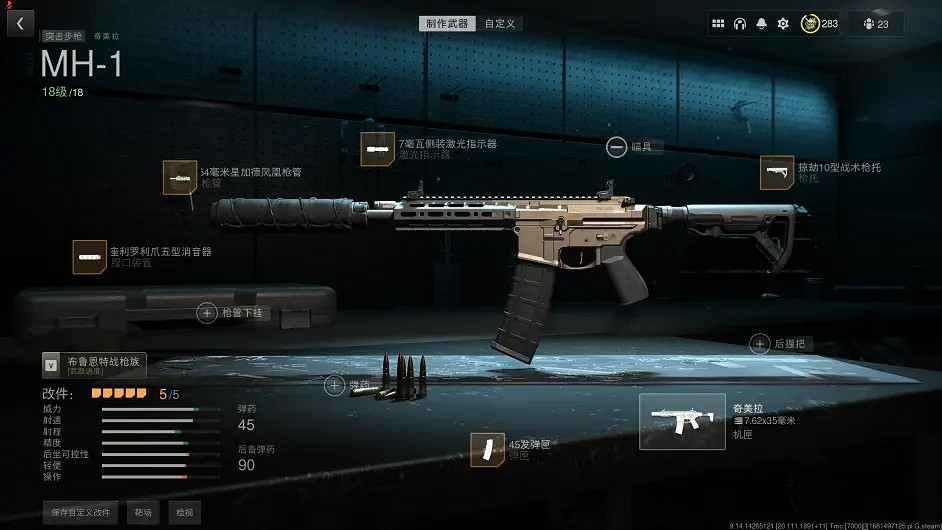Image resolution: width=942 pixels, height=530 pixels.
Task: Open the social friends panel showing 23
Action: tap(875, 23)
